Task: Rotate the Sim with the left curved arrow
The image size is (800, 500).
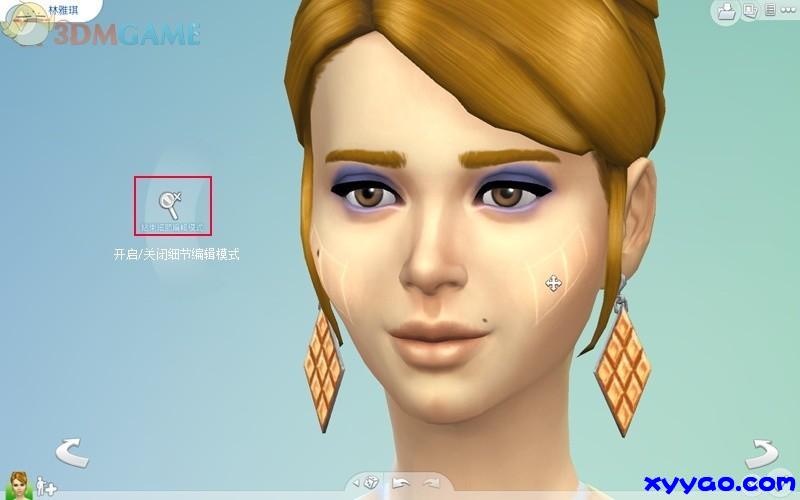Action: [x=71, y=453]
